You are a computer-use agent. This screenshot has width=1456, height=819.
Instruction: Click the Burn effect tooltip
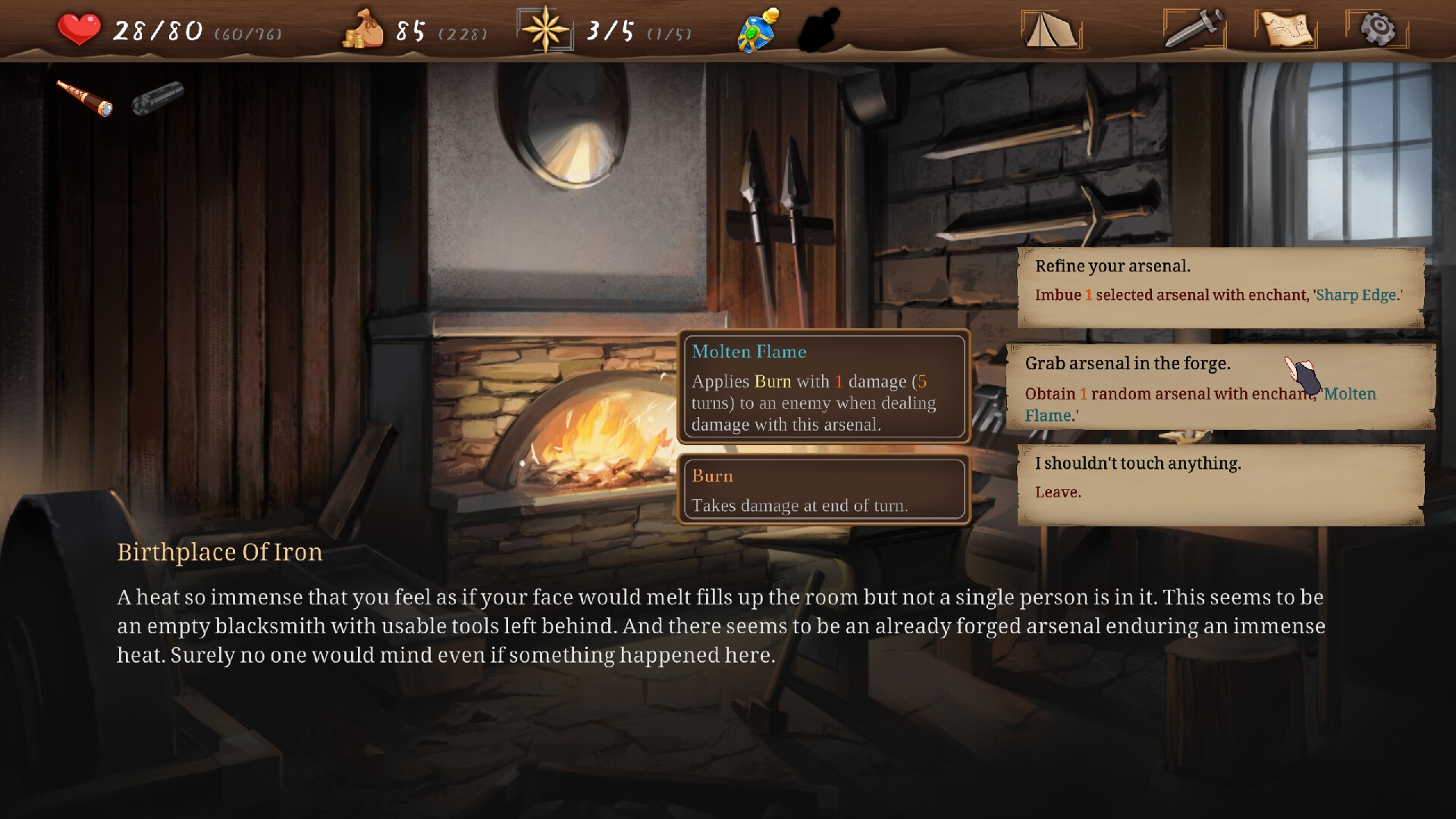coord(824,489)
